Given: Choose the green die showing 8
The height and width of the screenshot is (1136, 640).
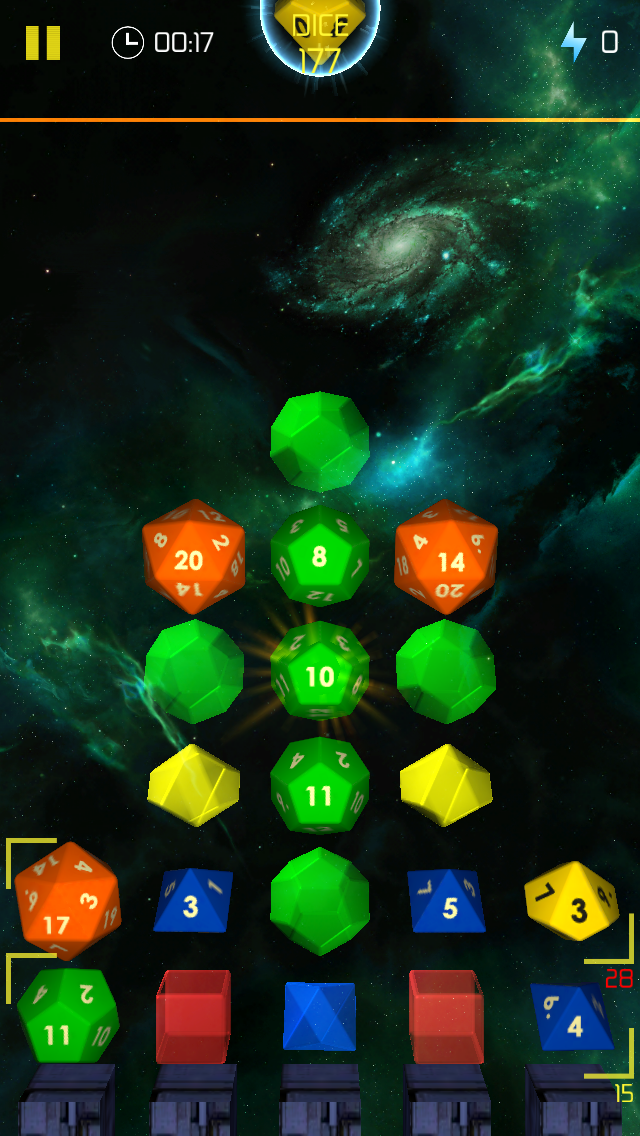Looking at the screenshot, I should (x=320, y=556).
